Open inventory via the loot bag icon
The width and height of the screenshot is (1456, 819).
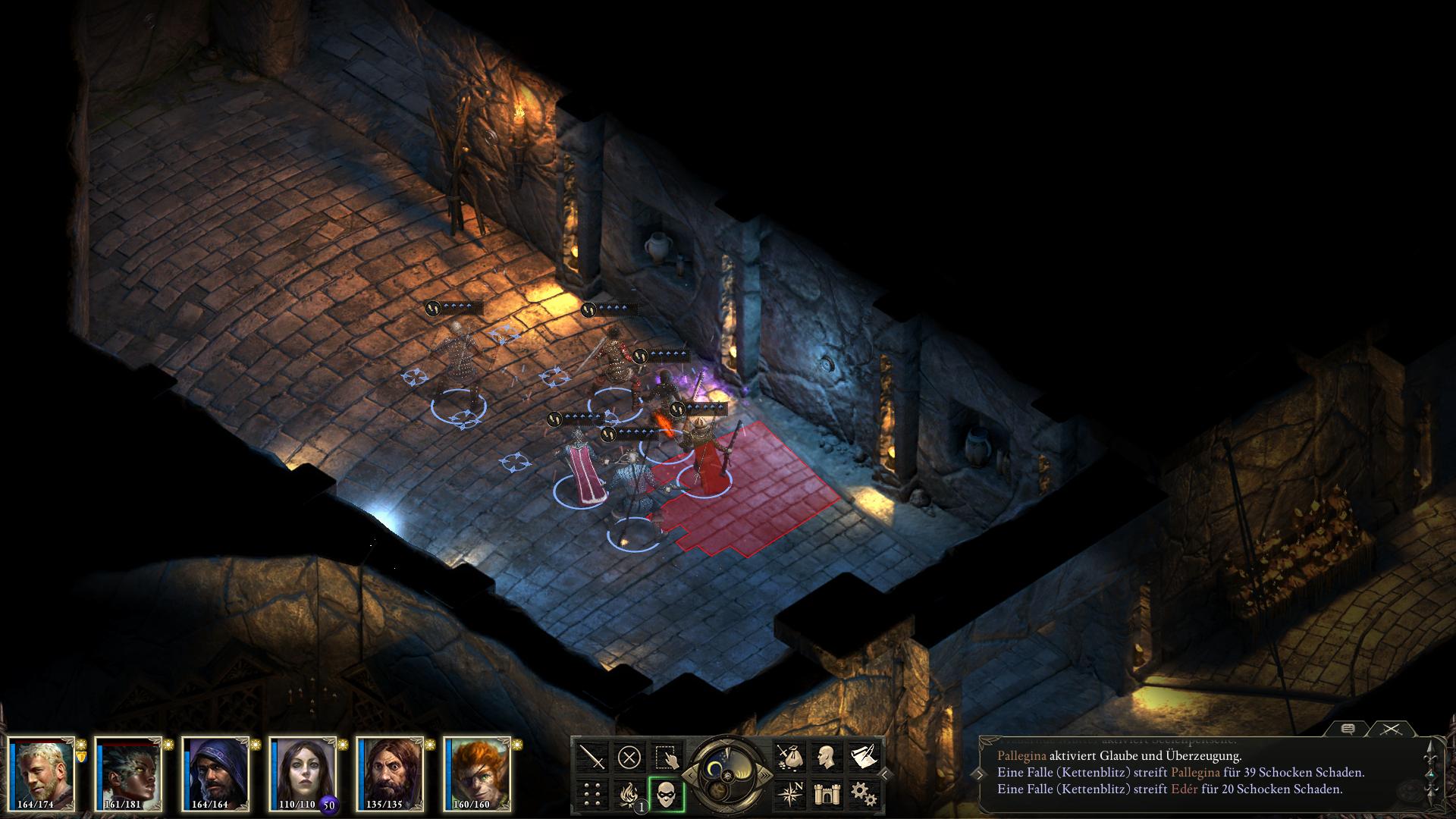point(789,756)
